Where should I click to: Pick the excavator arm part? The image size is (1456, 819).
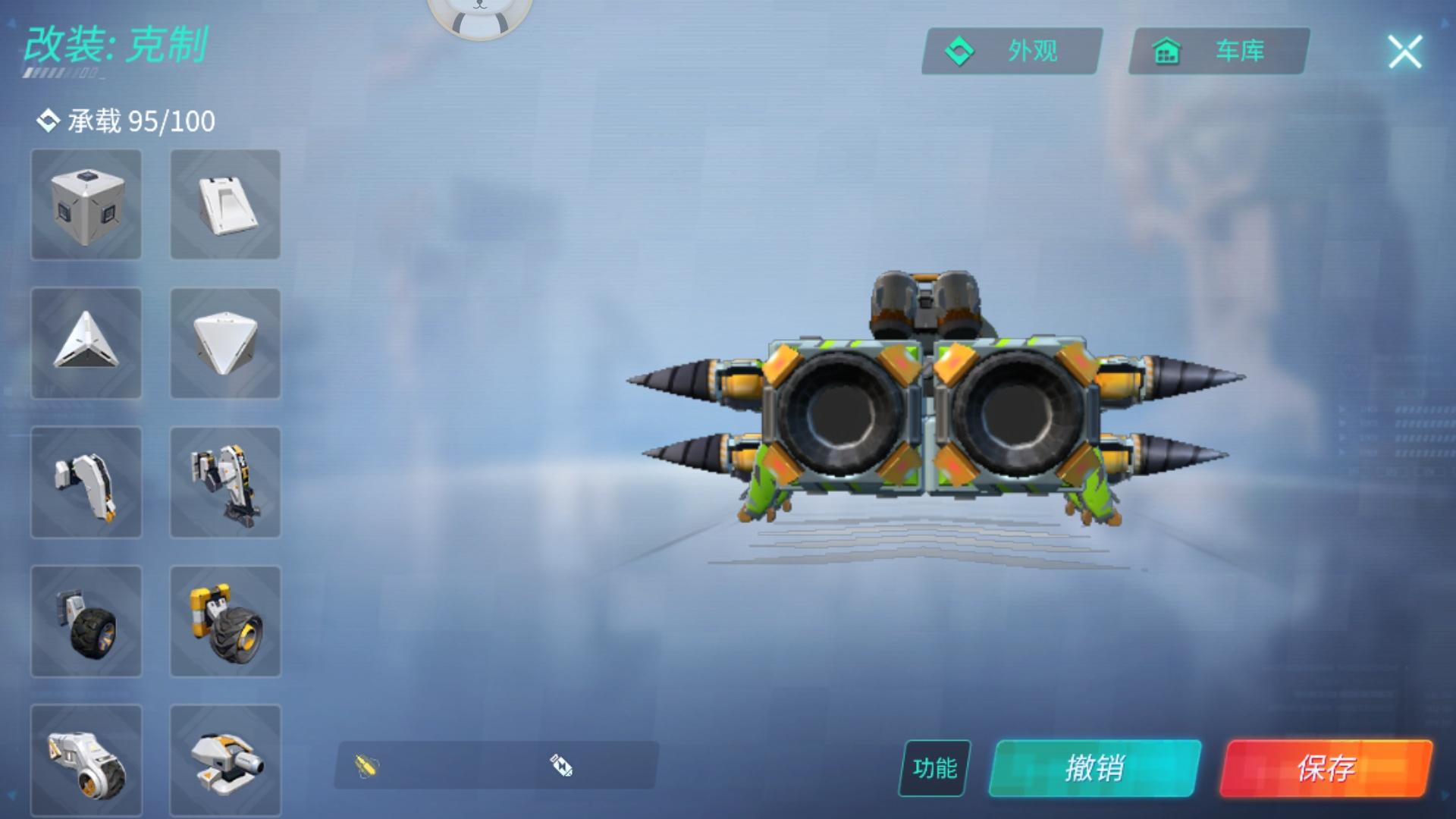pyautogui.click(x=225, y=483)
